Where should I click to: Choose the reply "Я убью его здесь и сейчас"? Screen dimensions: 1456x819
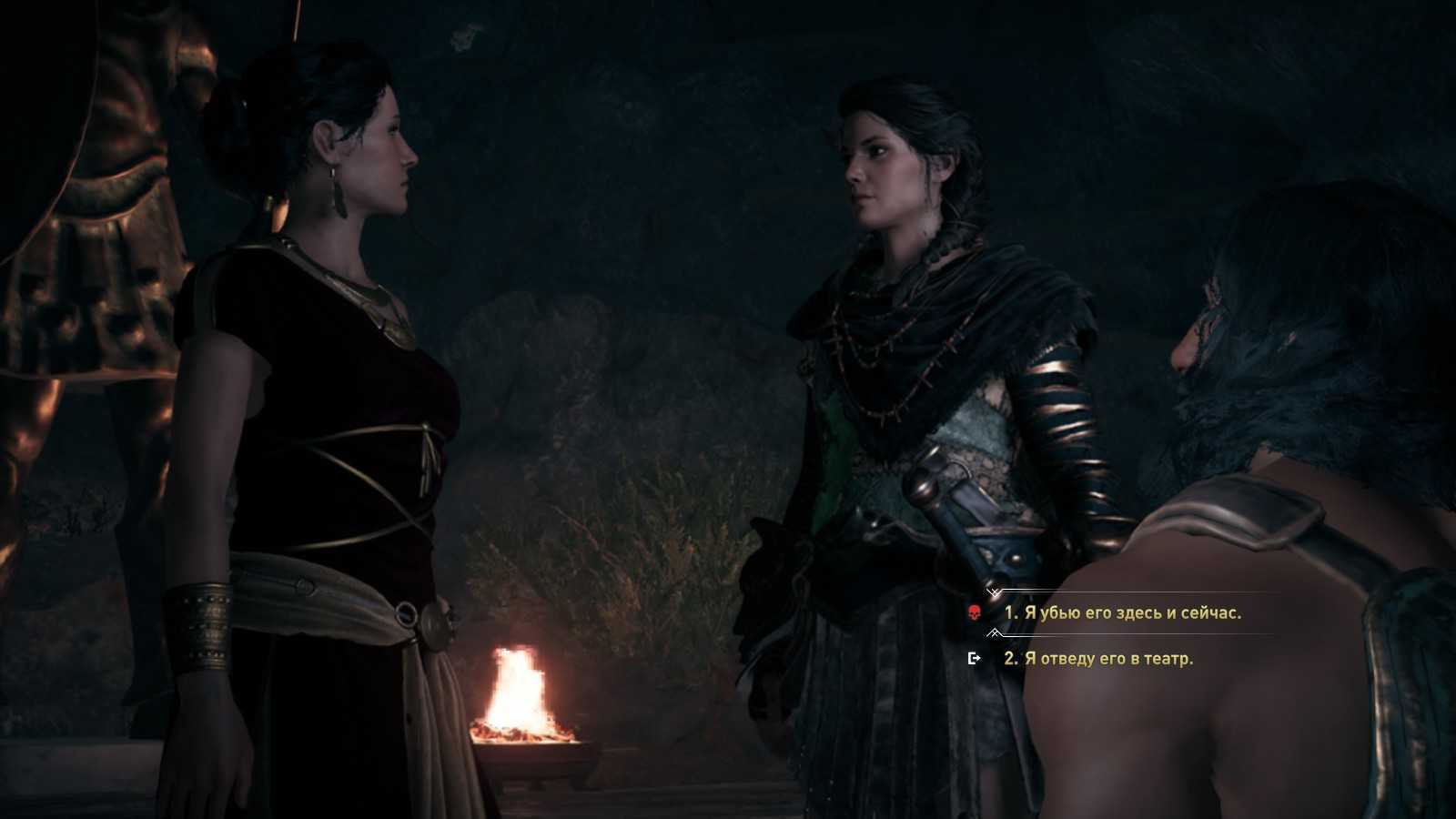pos(1123,613)
